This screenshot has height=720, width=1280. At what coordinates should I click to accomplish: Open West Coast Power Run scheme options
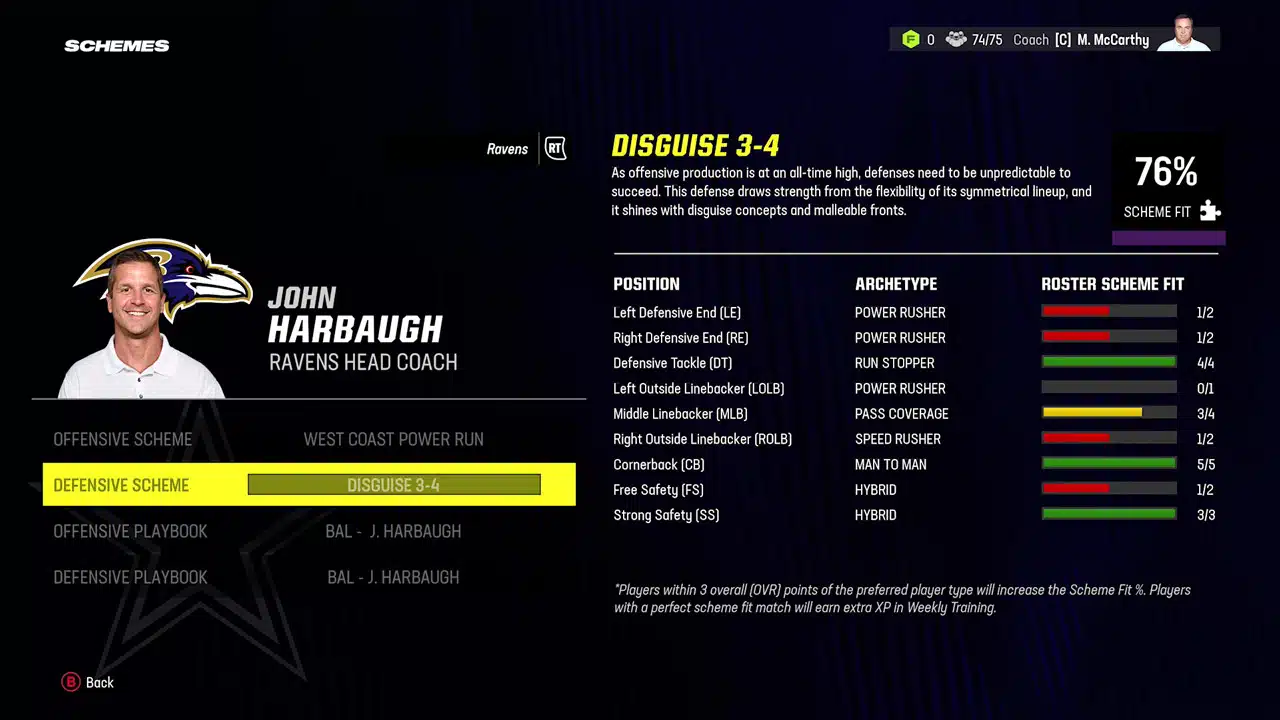coord(393,439)
